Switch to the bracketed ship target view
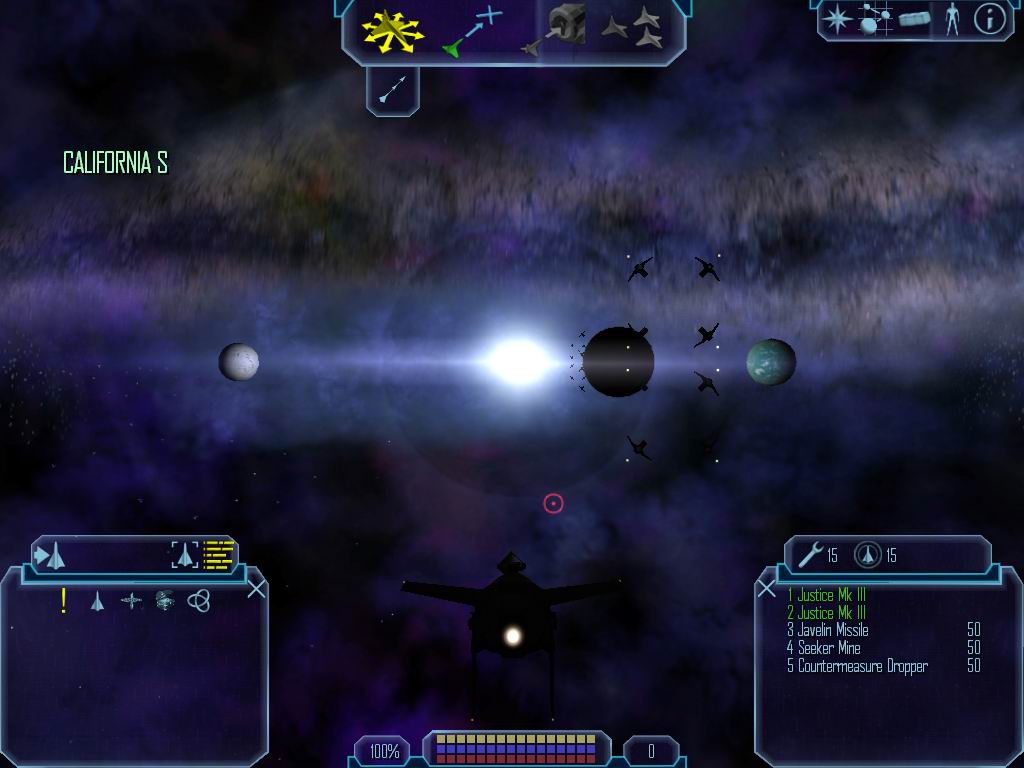The width and height of the screenshot is (1024, 768). click(x=184, y=554)
